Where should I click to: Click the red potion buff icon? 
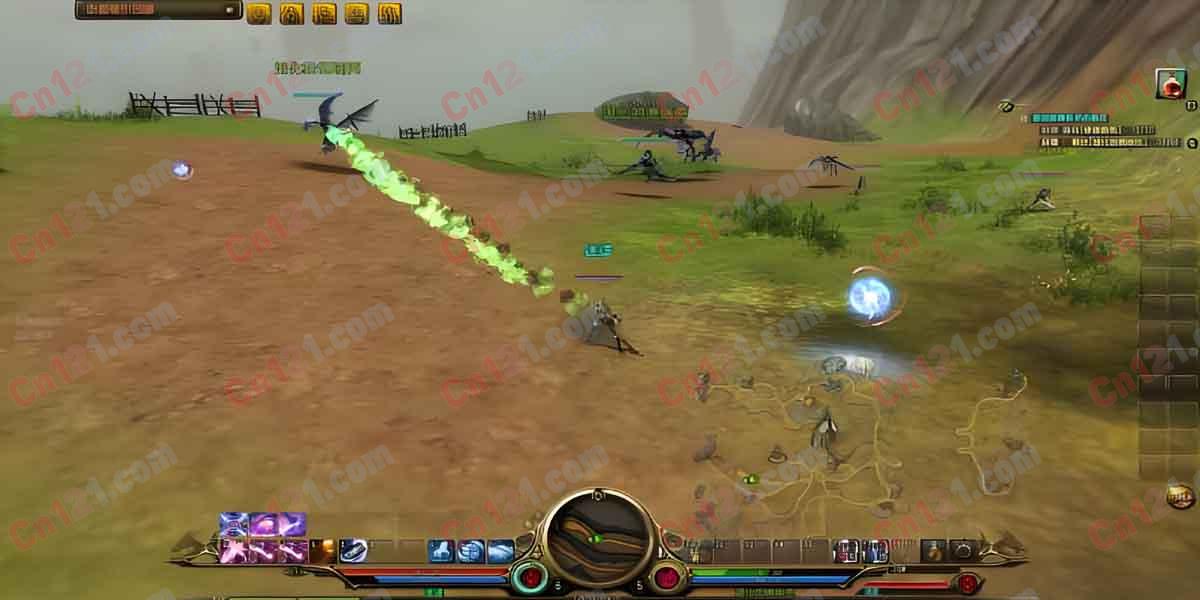click(x=1170, y=84)
